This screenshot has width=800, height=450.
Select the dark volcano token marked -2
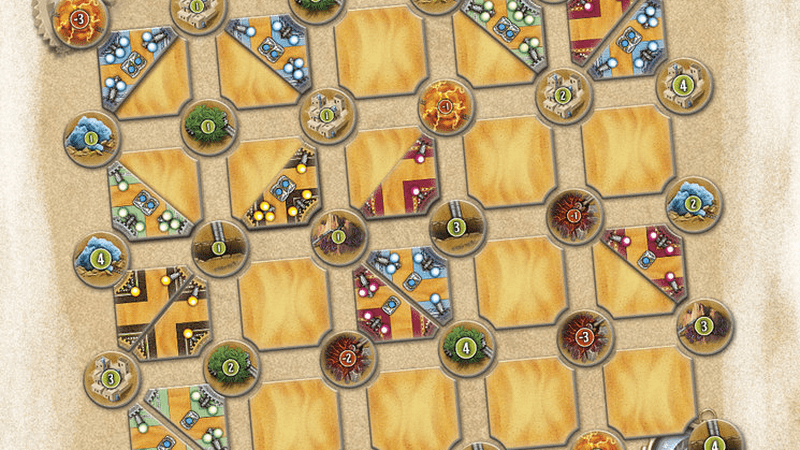pyautogui.click(x=345, y=357)
